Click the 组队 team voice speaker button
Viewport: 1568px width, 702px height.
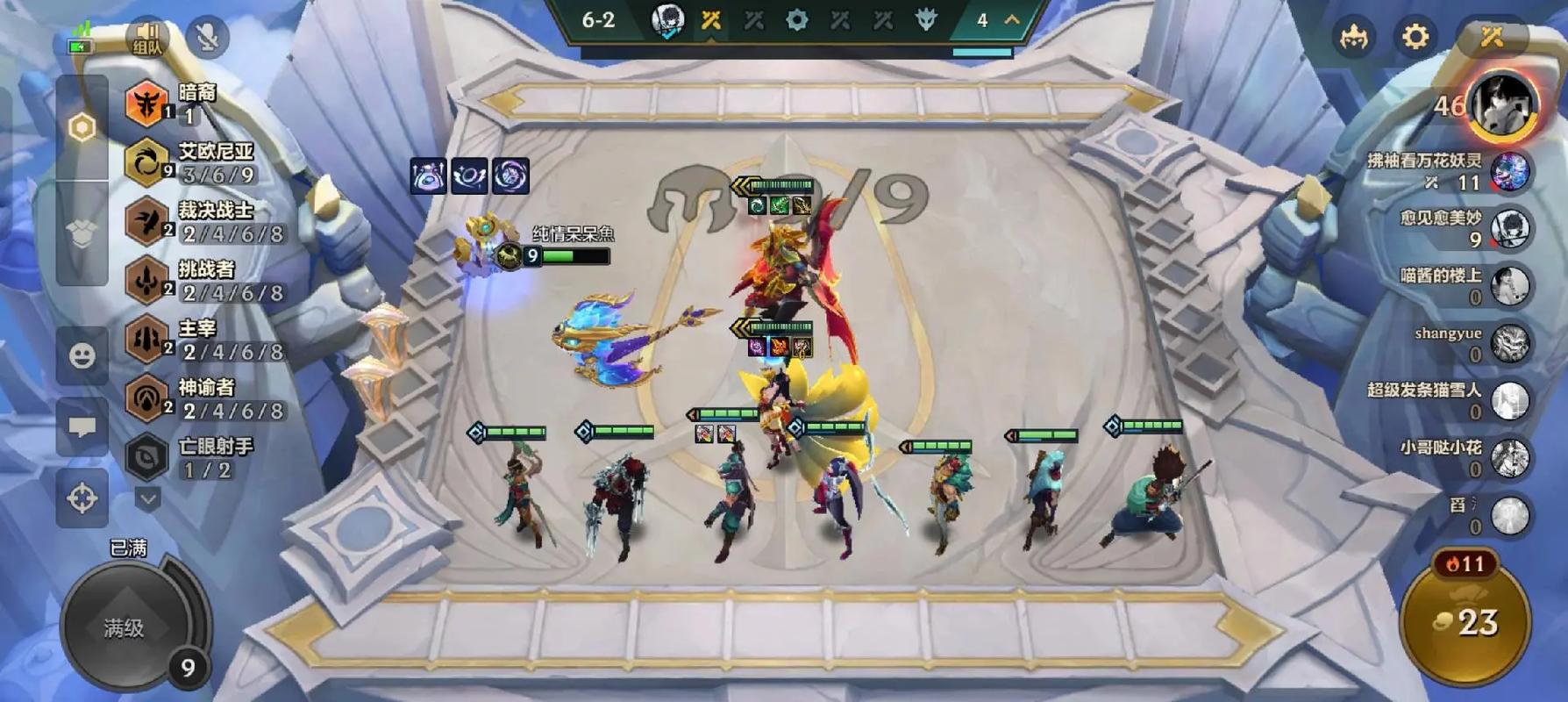tap(147, 38)
